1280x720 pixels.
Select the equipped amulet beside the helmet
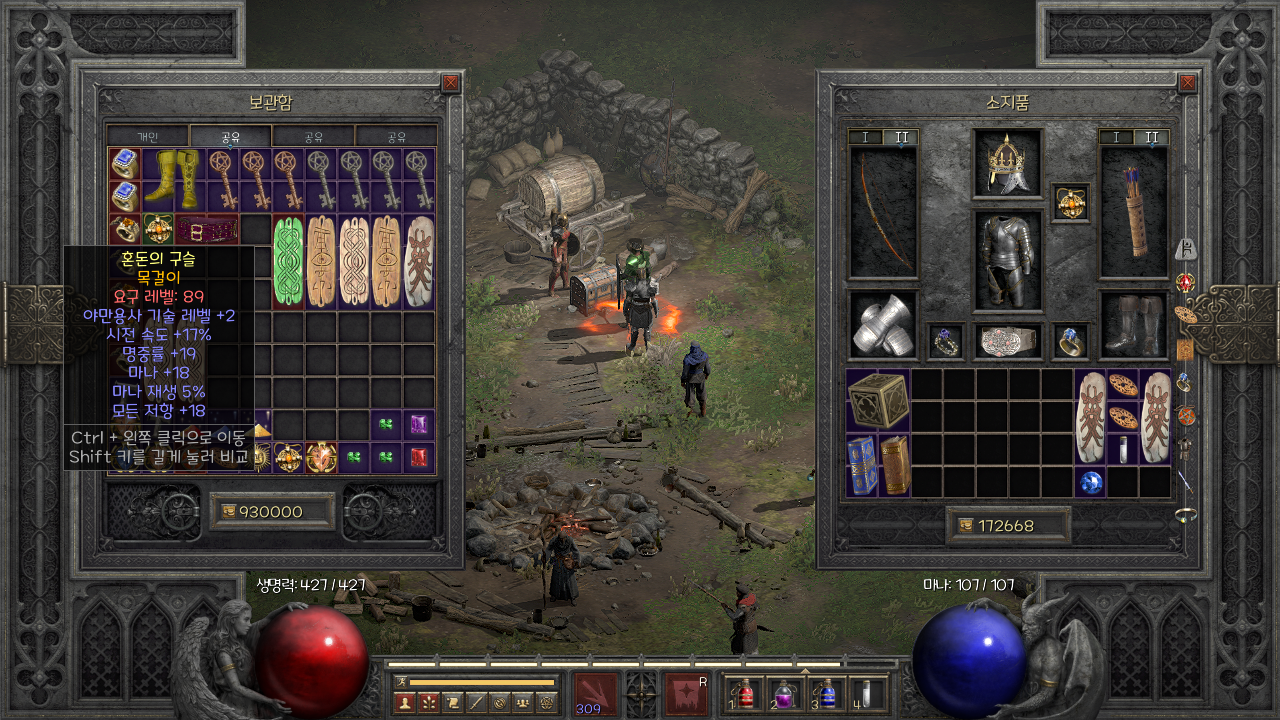point(1070,203)
